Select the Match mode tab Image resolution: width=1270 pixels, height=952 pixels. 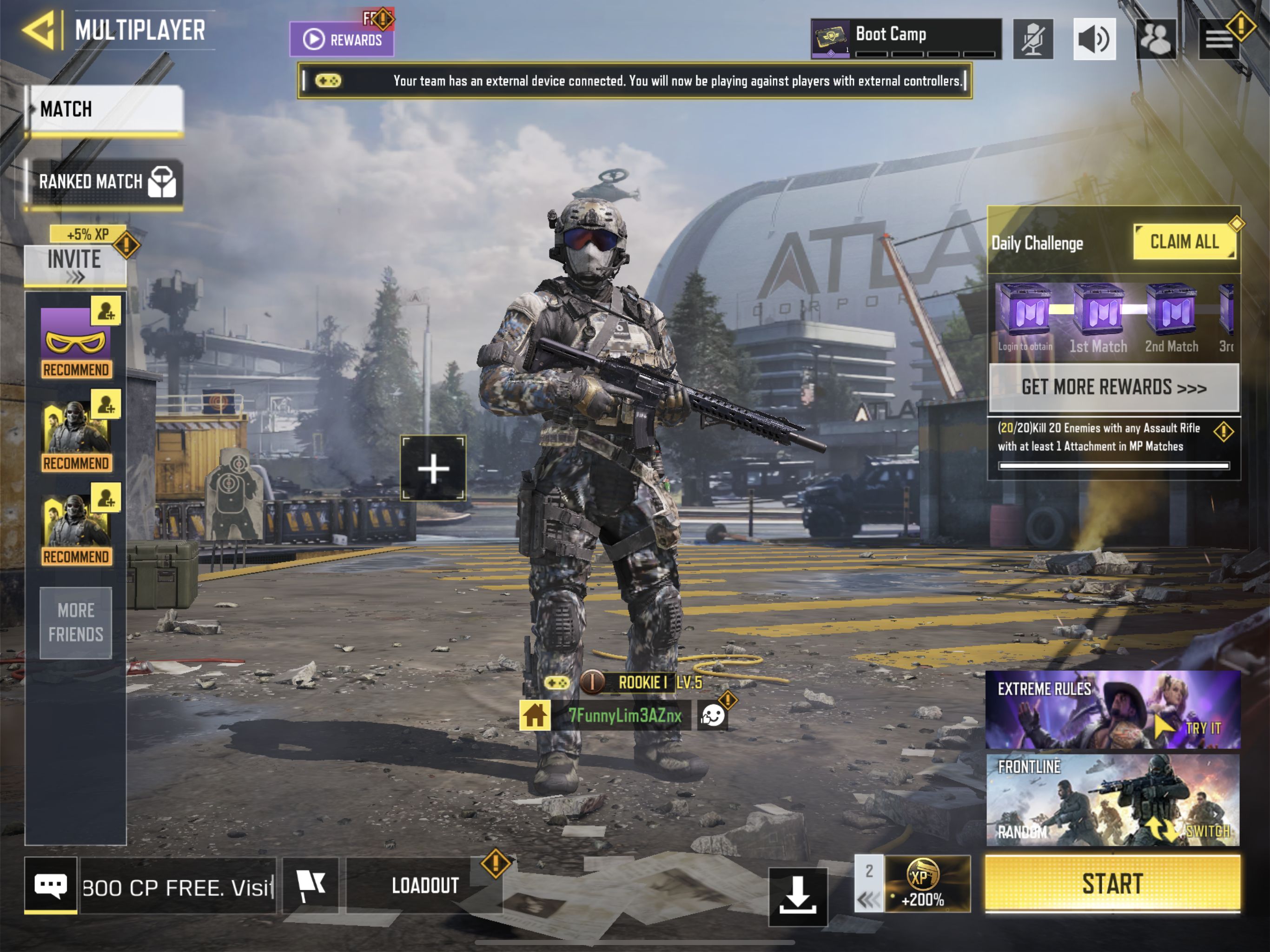[105, 109]
